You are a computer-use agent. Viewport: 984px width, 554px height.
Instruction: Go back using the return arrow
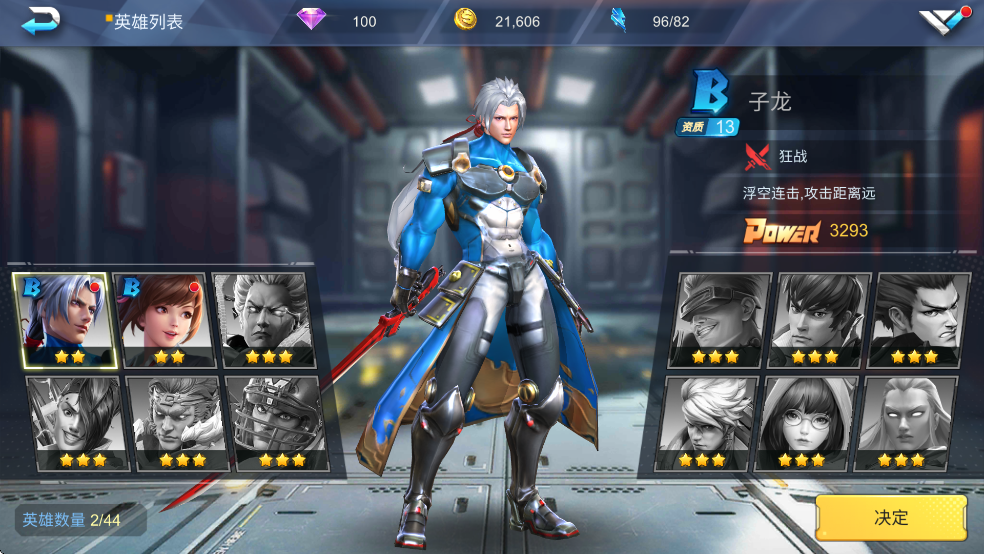[x=41, y=20]
